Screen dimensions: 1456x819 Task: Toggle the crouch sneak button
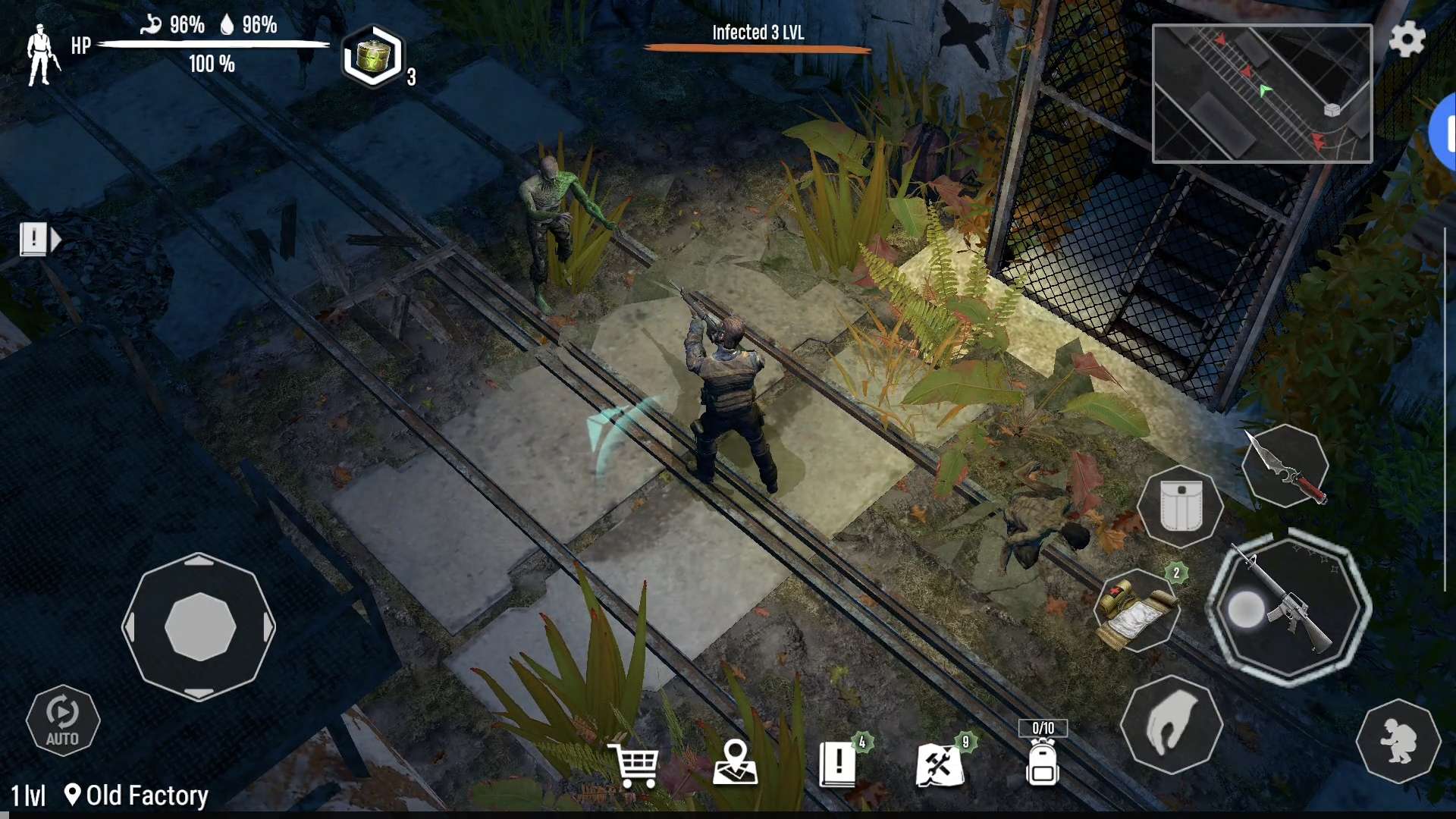pos(1398,741)
